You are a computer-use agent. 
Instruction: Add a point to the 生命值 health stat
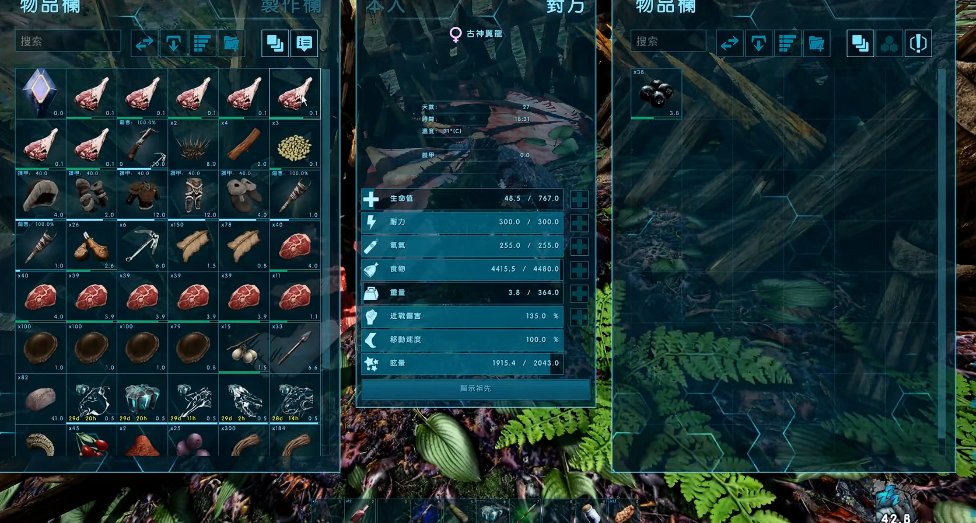click(x=579, y=199)
